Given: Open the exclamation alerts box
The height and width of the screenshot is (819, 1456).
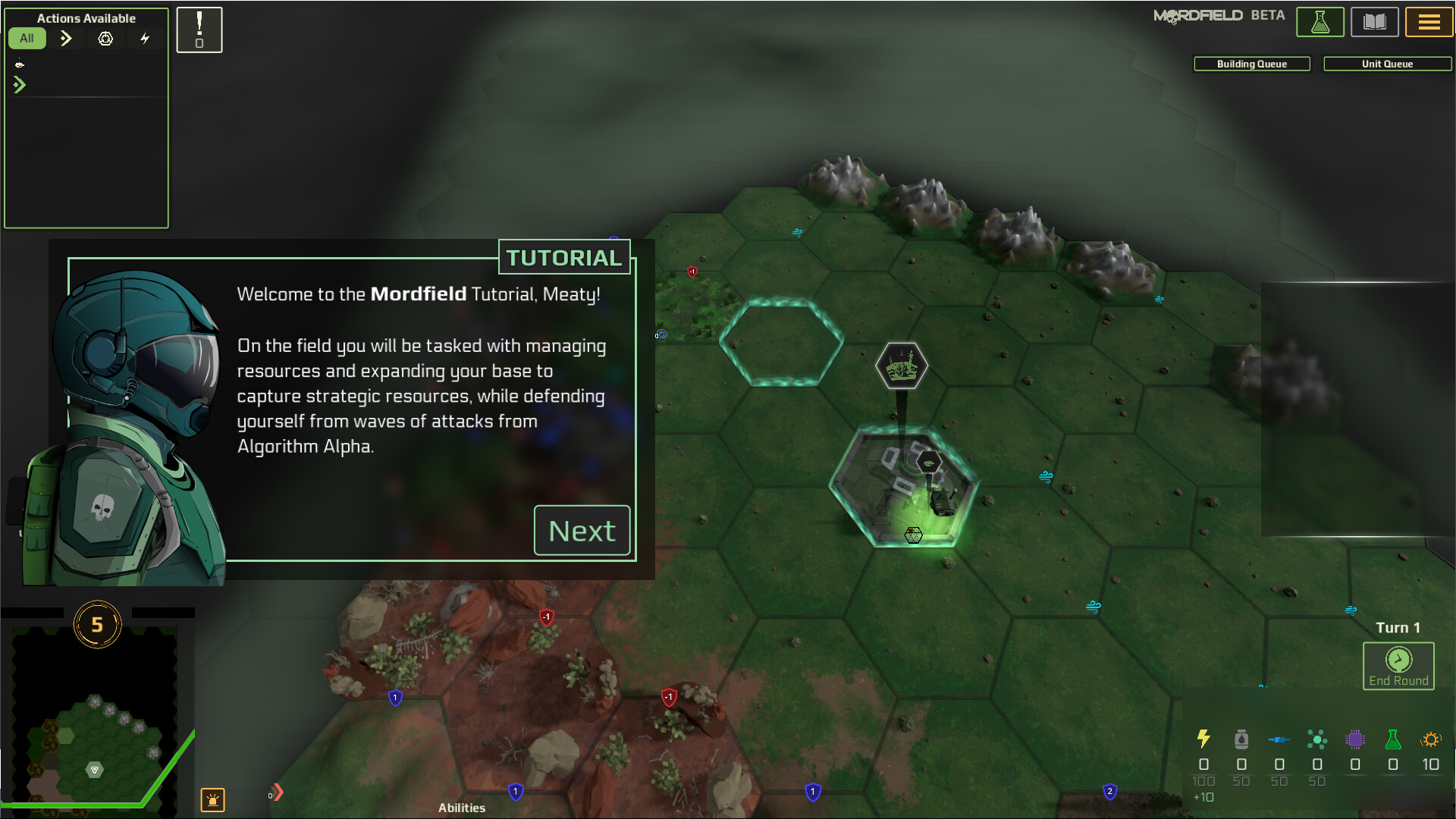Looking at the screenshot, I should pyautogui.click(x=199, y=30).
